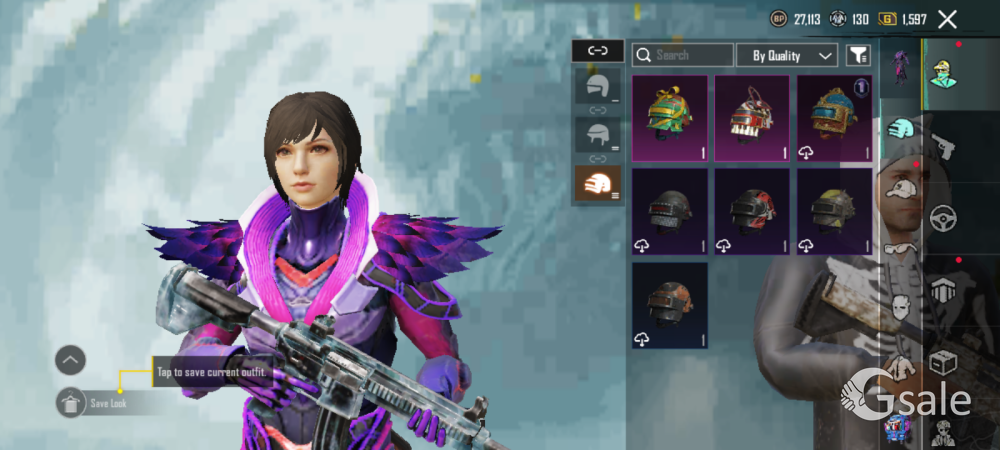Select the white and red toothed helmet skin

tap(752, 117)
